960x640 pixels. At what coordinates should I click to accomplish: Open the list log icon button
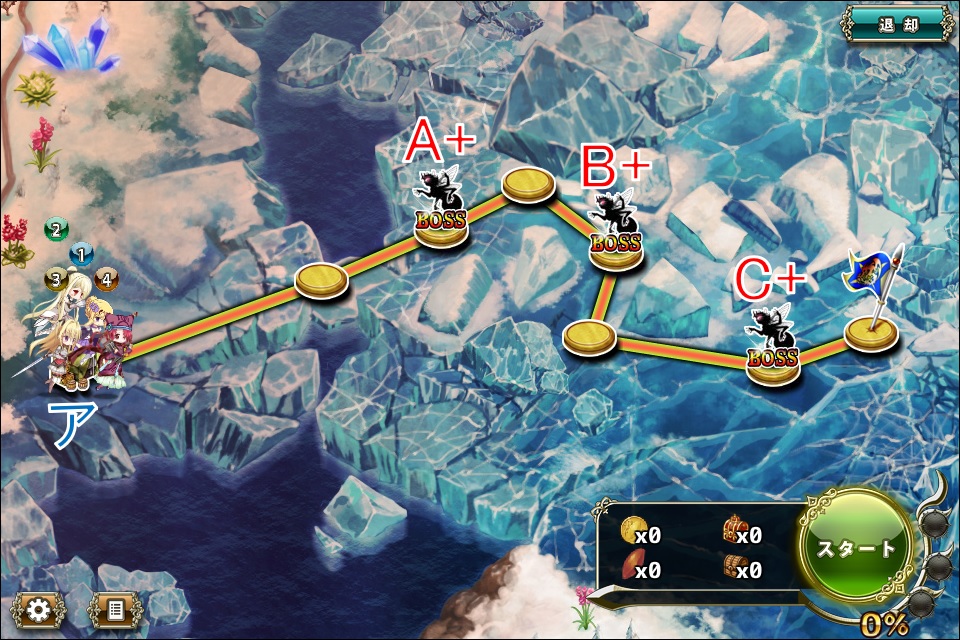[114, 609]
